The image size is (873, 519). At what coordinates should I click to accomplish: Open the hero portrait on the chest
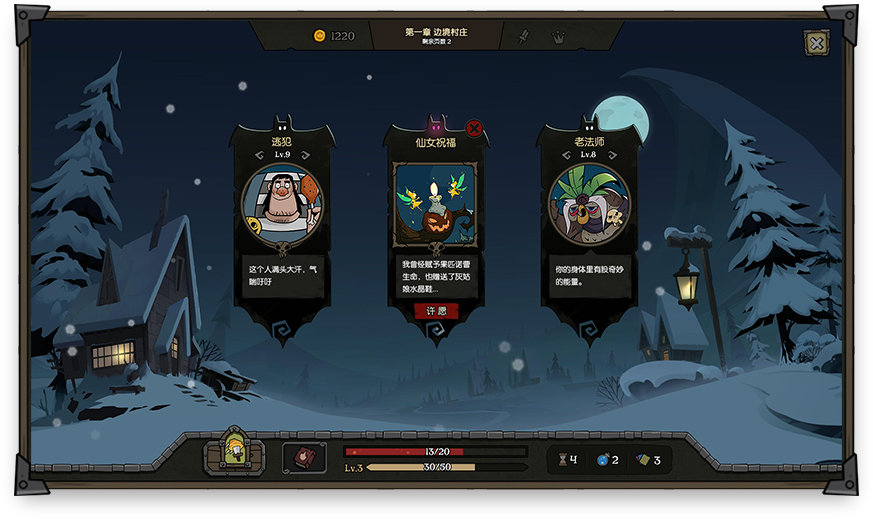point(235,452)
